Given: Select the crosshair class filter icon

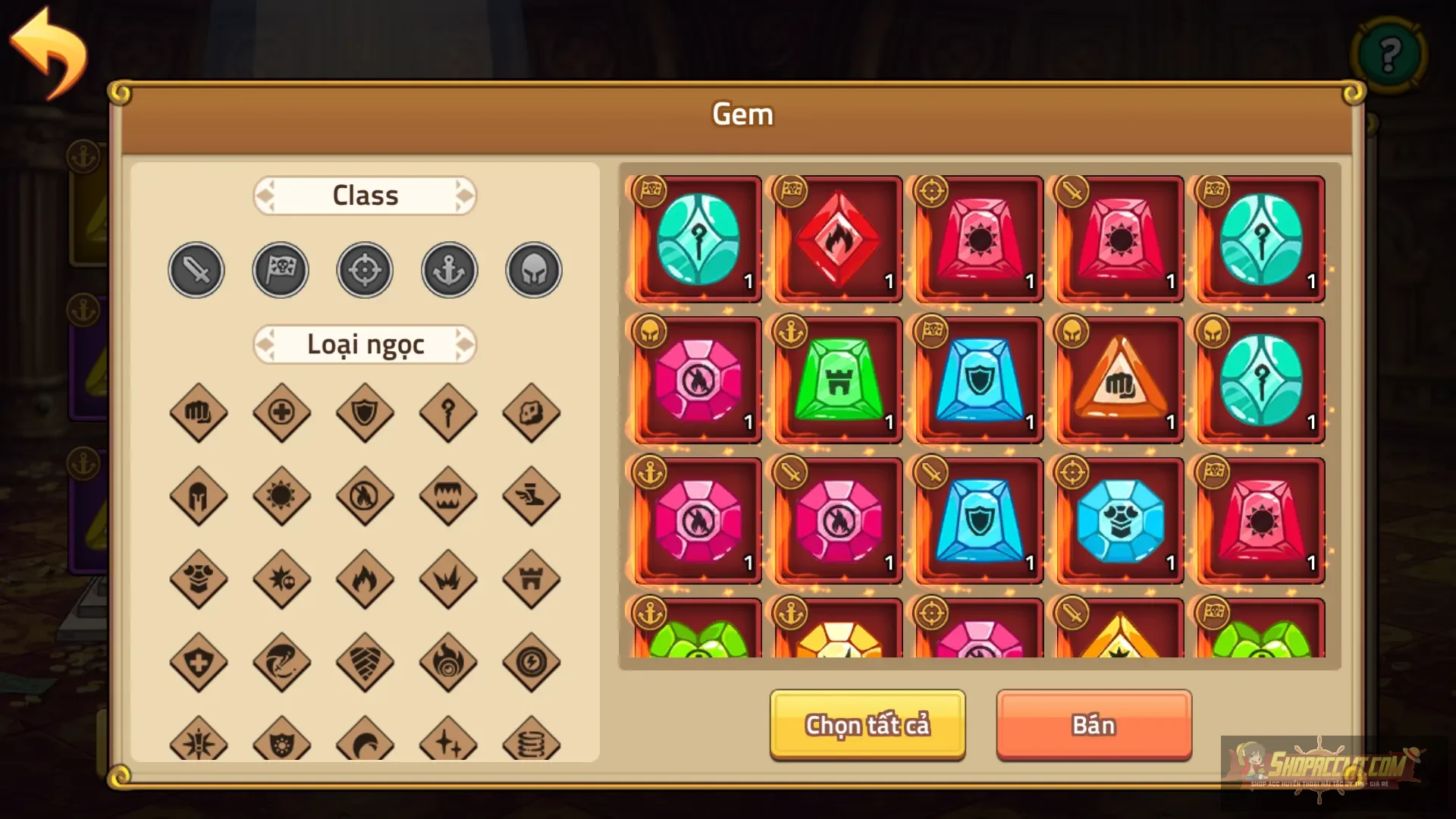Looking at the screenshot, I should [x=364, y=269].
